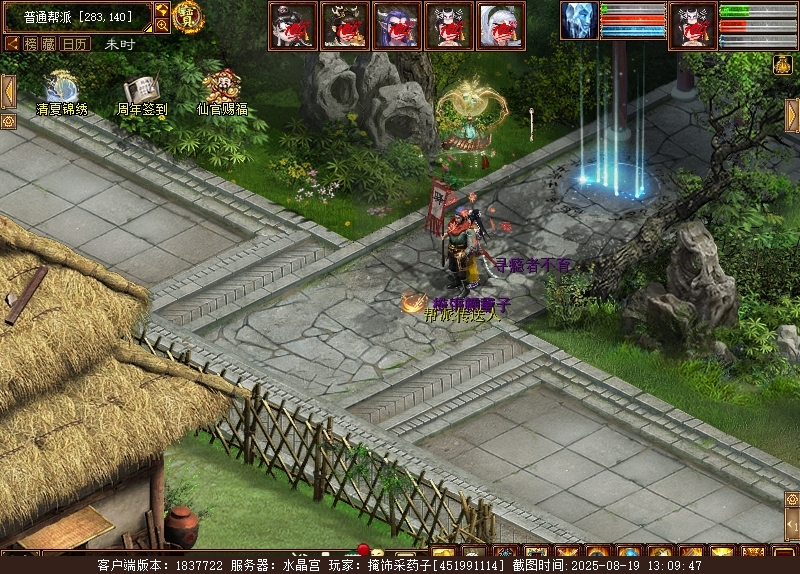Screen dimensions: 800x574
Task: Open the 仙官赐福 blessing icon
Action: [222, 87]
